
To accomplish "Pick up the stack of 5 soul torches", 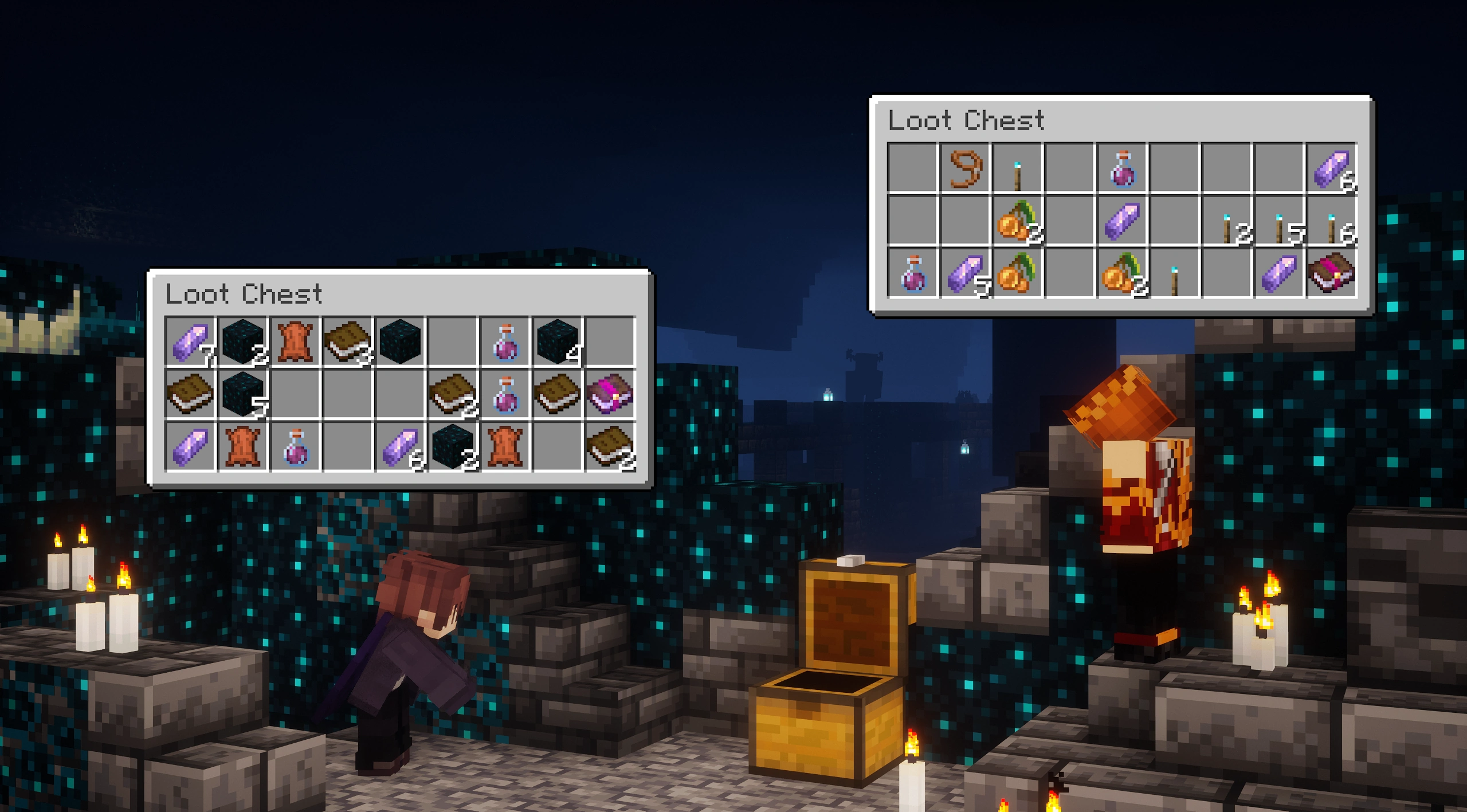I will point(1279,221).
